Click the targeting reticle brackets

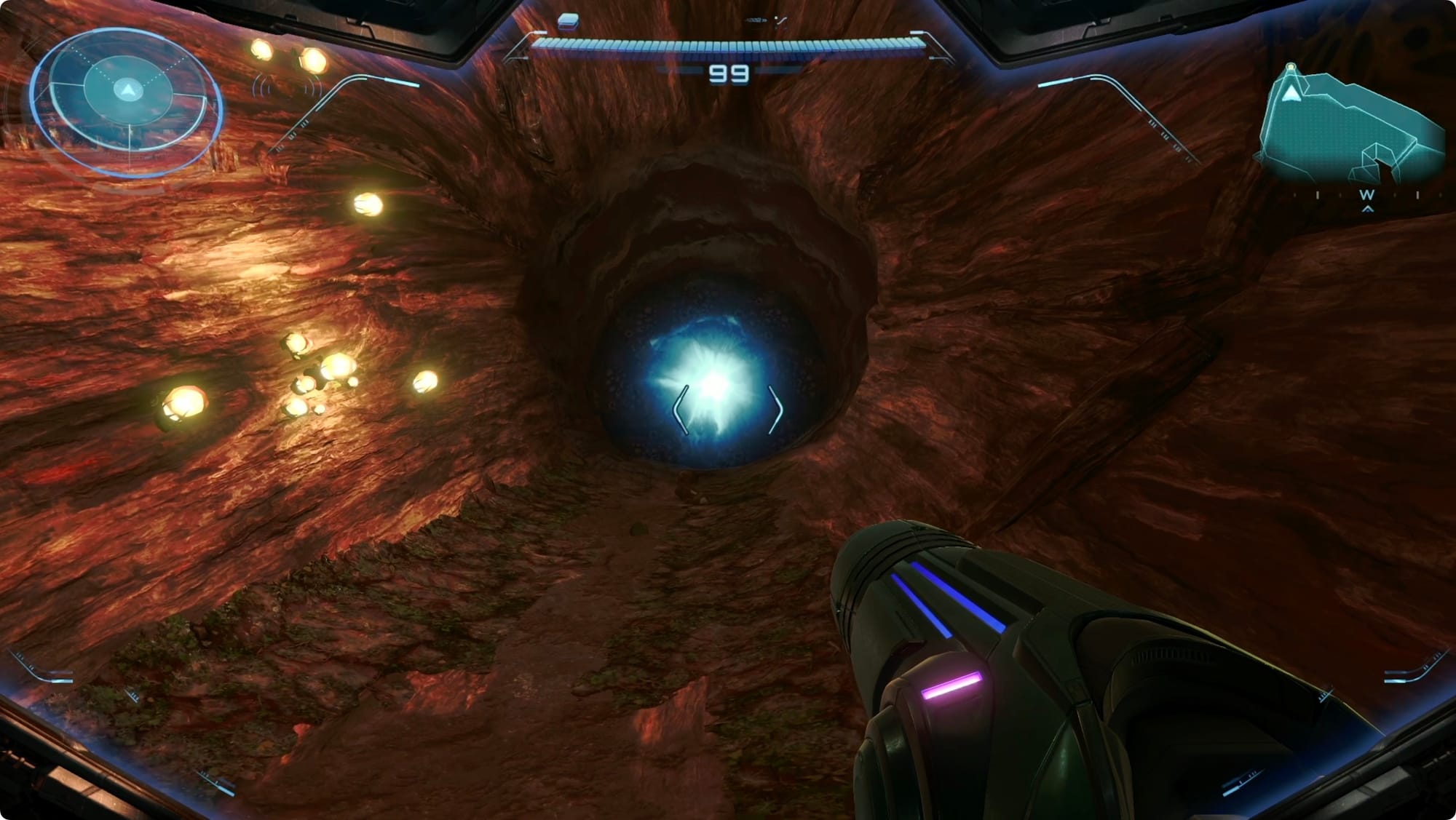(x=727, y=409)
